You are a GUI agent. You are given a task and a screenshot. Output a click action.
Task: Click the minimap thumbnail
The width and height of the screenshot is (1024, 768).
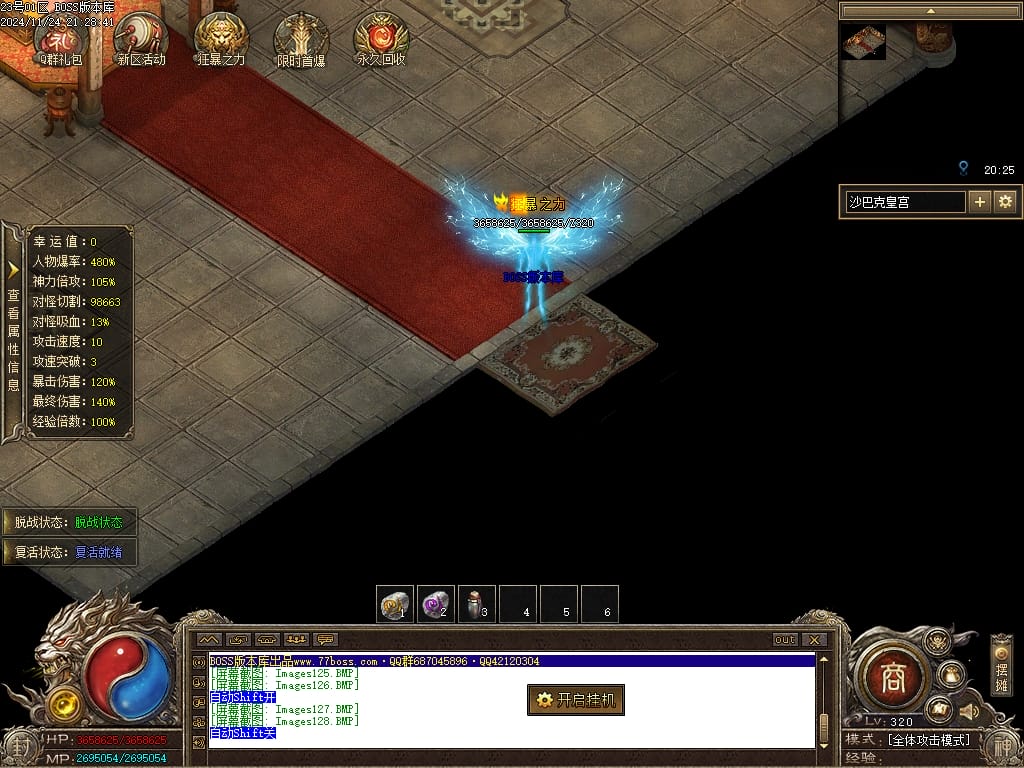point(862,42)
